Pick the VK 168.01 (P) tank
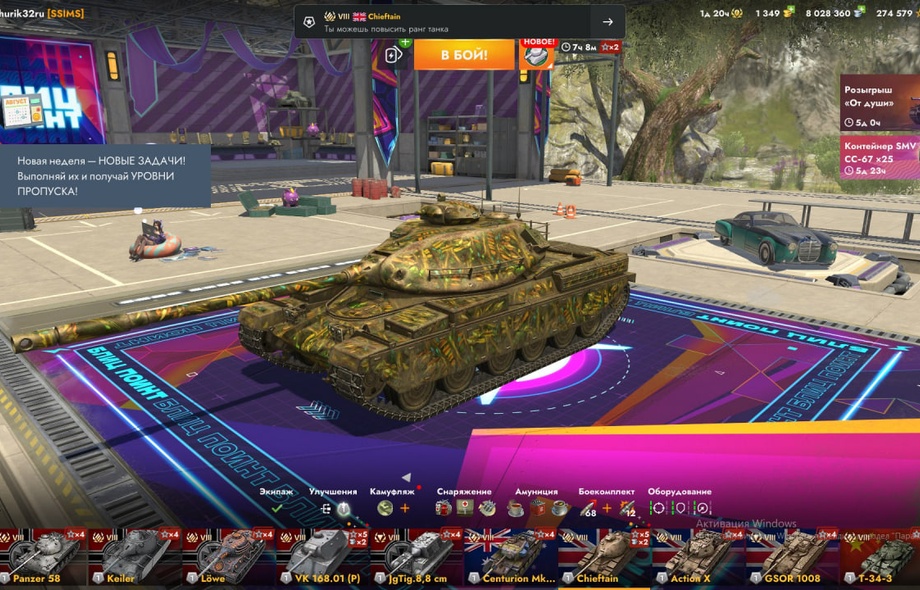This screenshot has height=590, width=920. click(x=323, y=557)
